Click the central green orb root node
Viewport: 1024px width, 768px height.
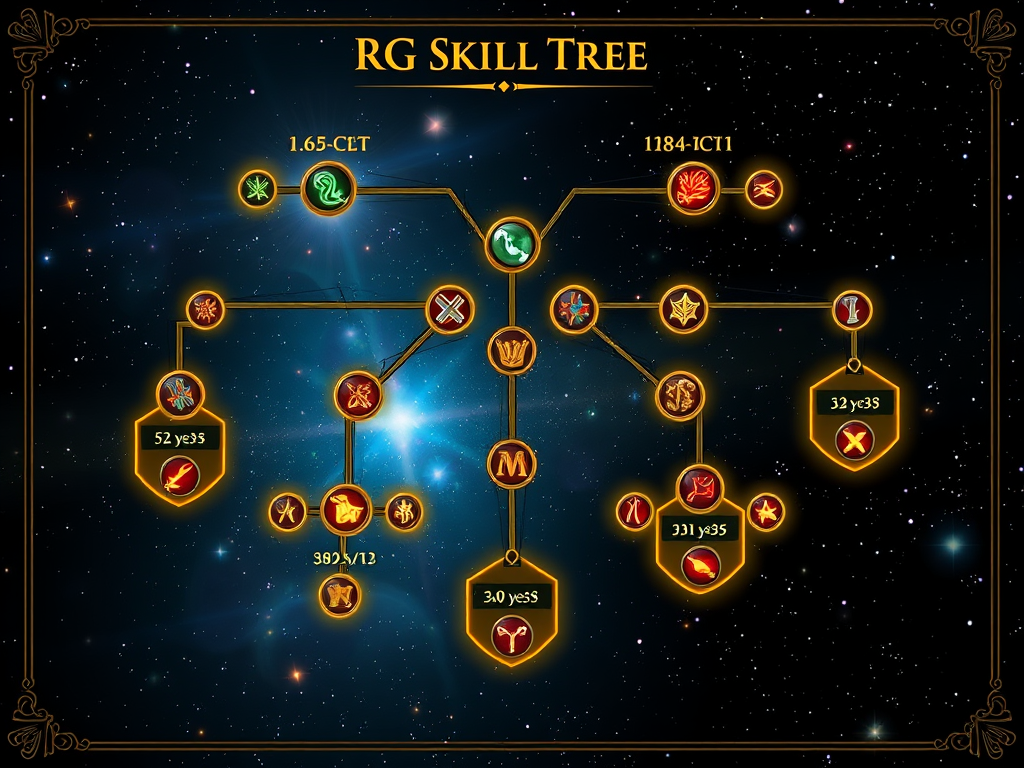coord(512,244)
